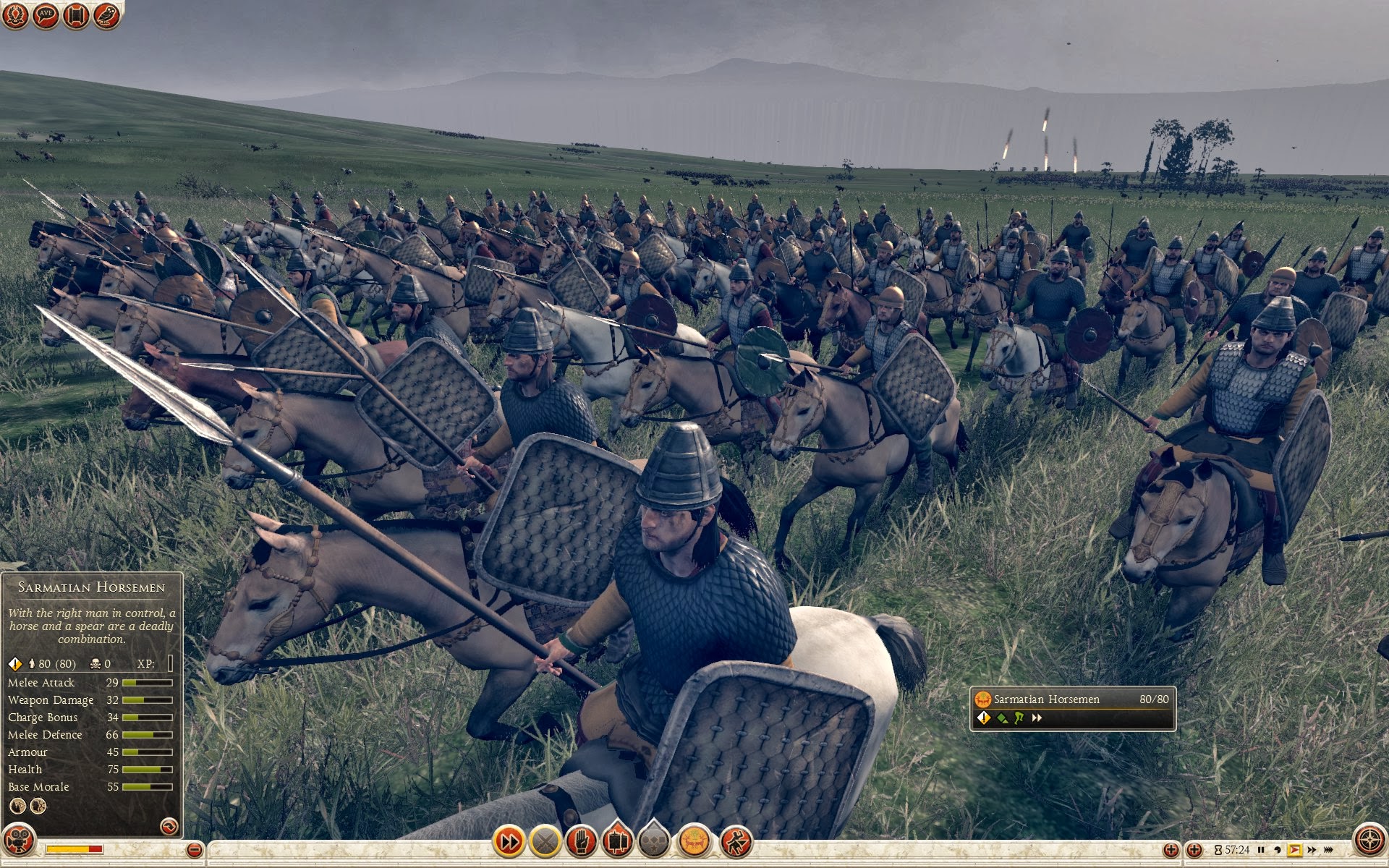Open the scroll icon panel

[76, 15]
